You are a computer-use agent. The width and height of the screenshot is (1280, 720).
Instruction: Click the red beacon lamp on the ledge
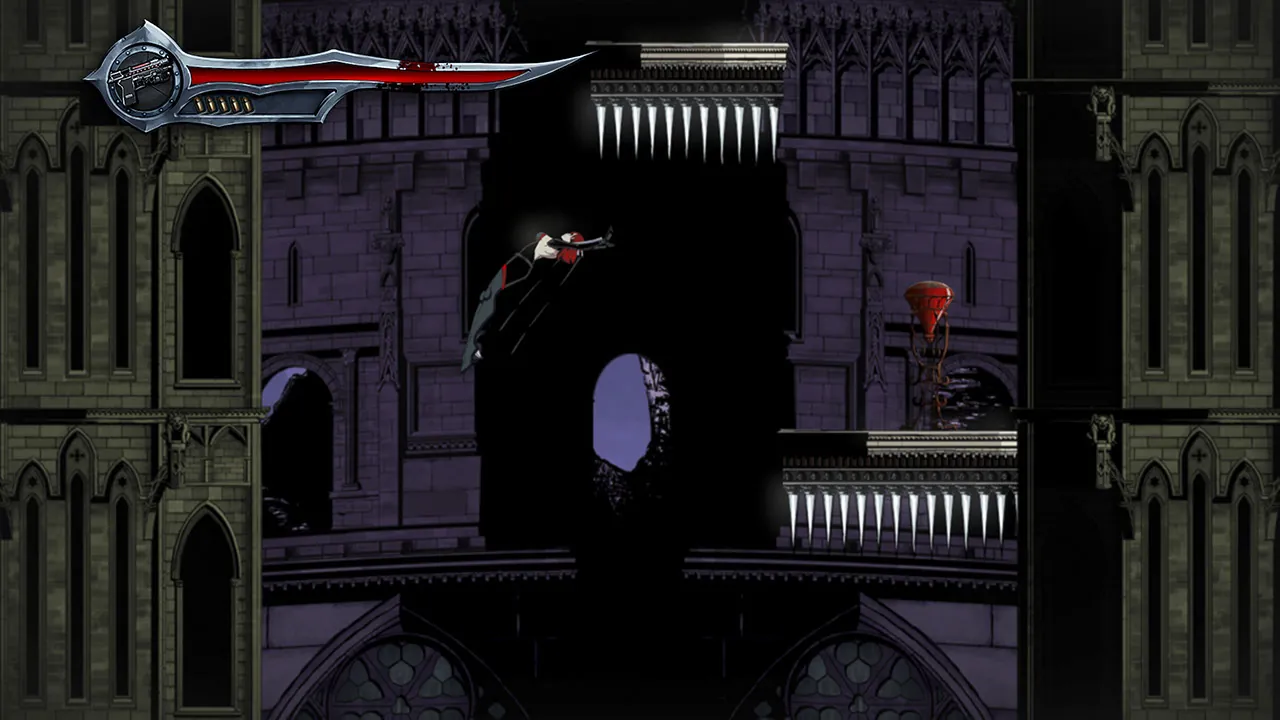[x=928, y=300]
